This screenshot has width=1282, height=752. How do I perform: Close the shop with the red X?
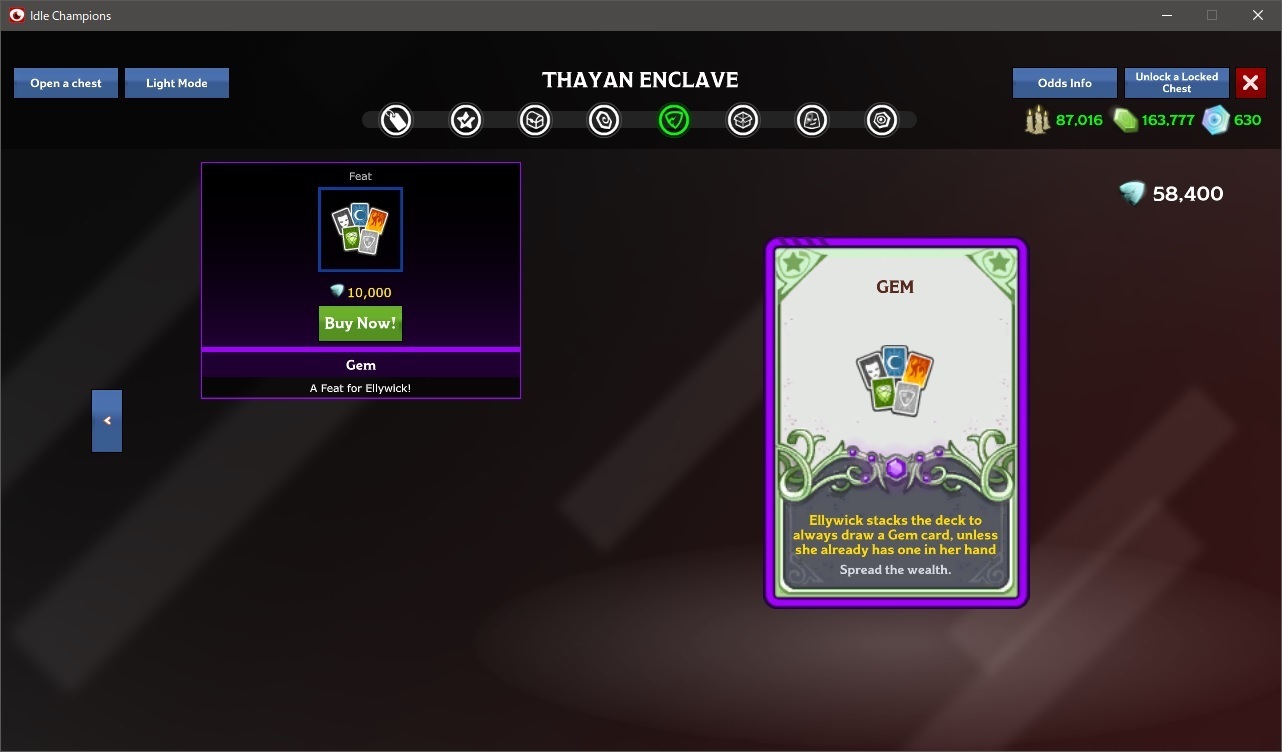click(1250, 83)
